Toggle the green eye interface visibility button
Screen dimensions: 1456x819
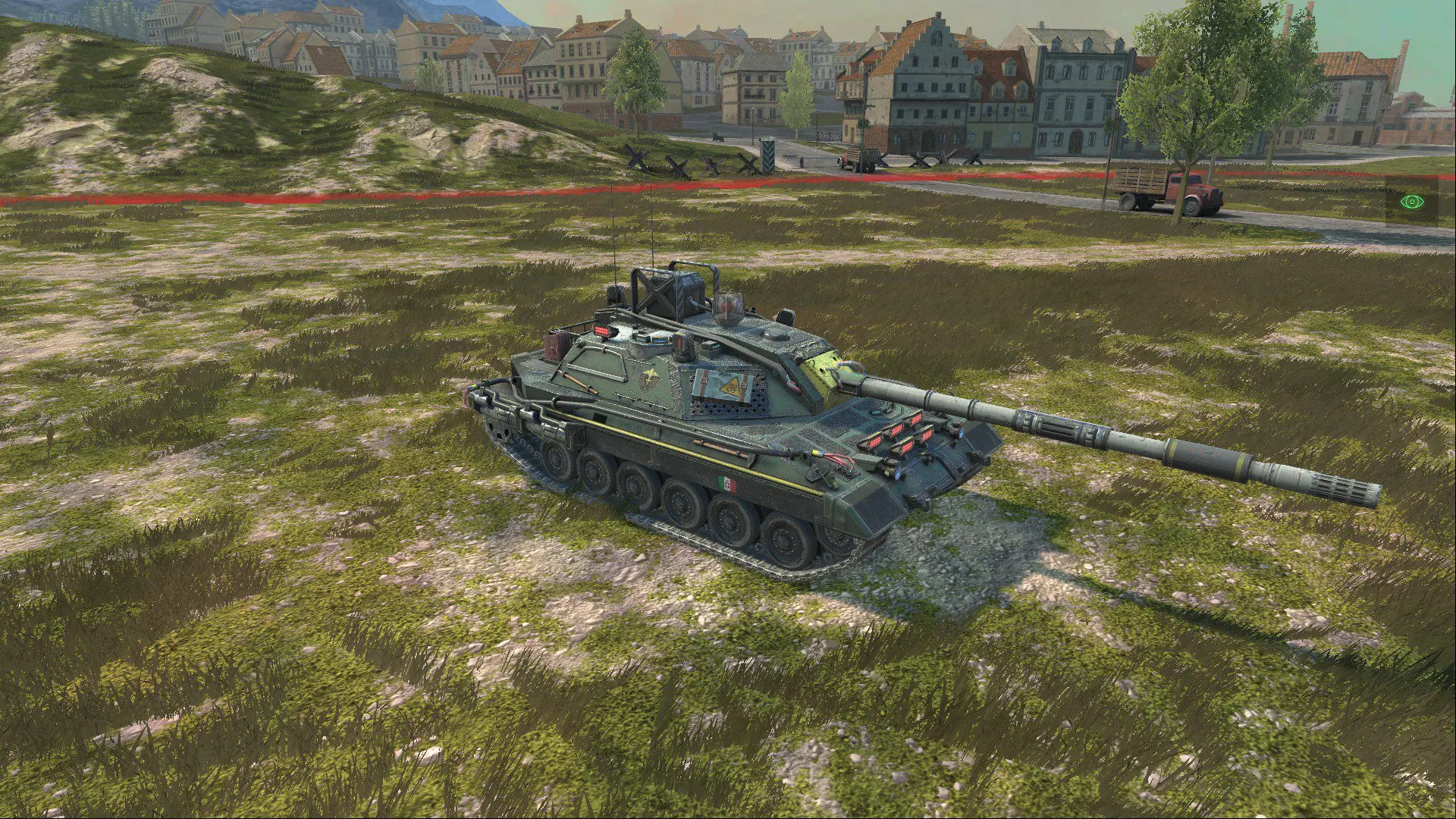click(x=1411, y=202)
